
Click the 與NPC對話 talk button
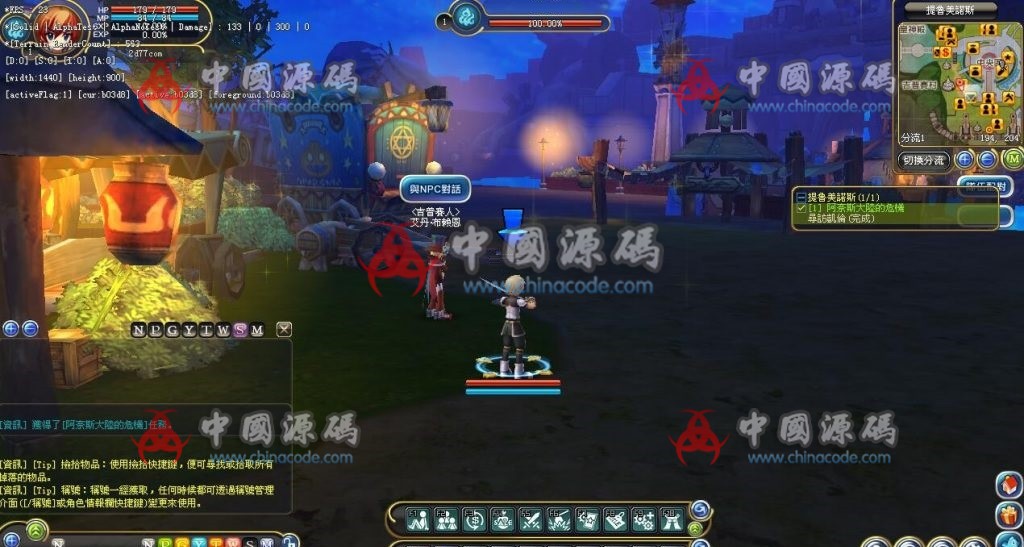coord(435,188)
